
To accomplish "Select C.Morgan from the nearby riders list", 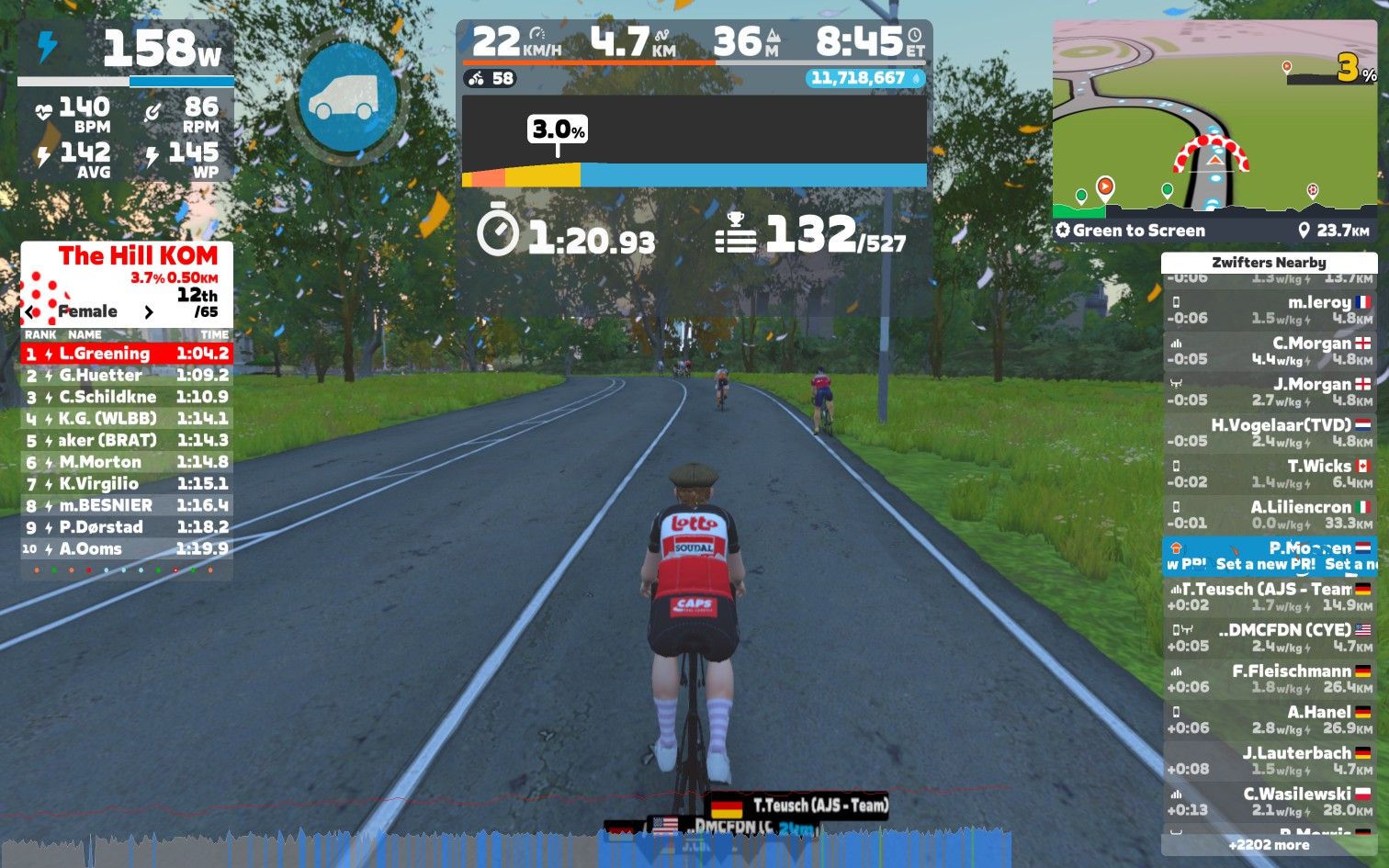I will coord(1270,351).
